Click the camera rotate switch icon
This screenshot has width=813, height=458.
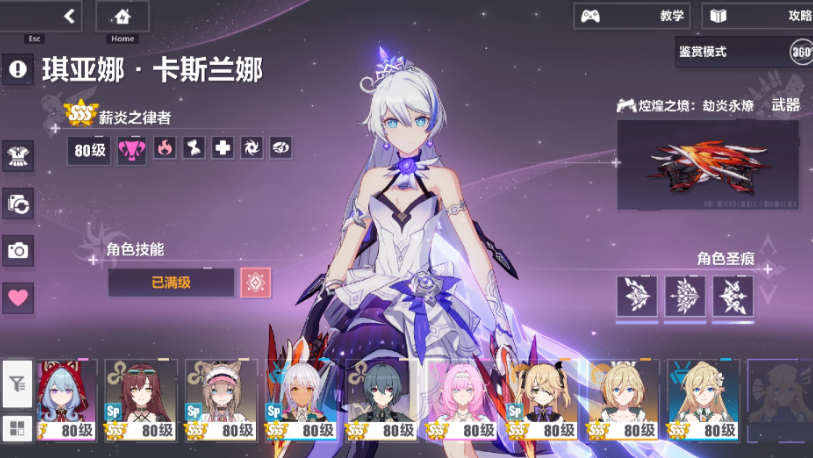tap(18, 203)
